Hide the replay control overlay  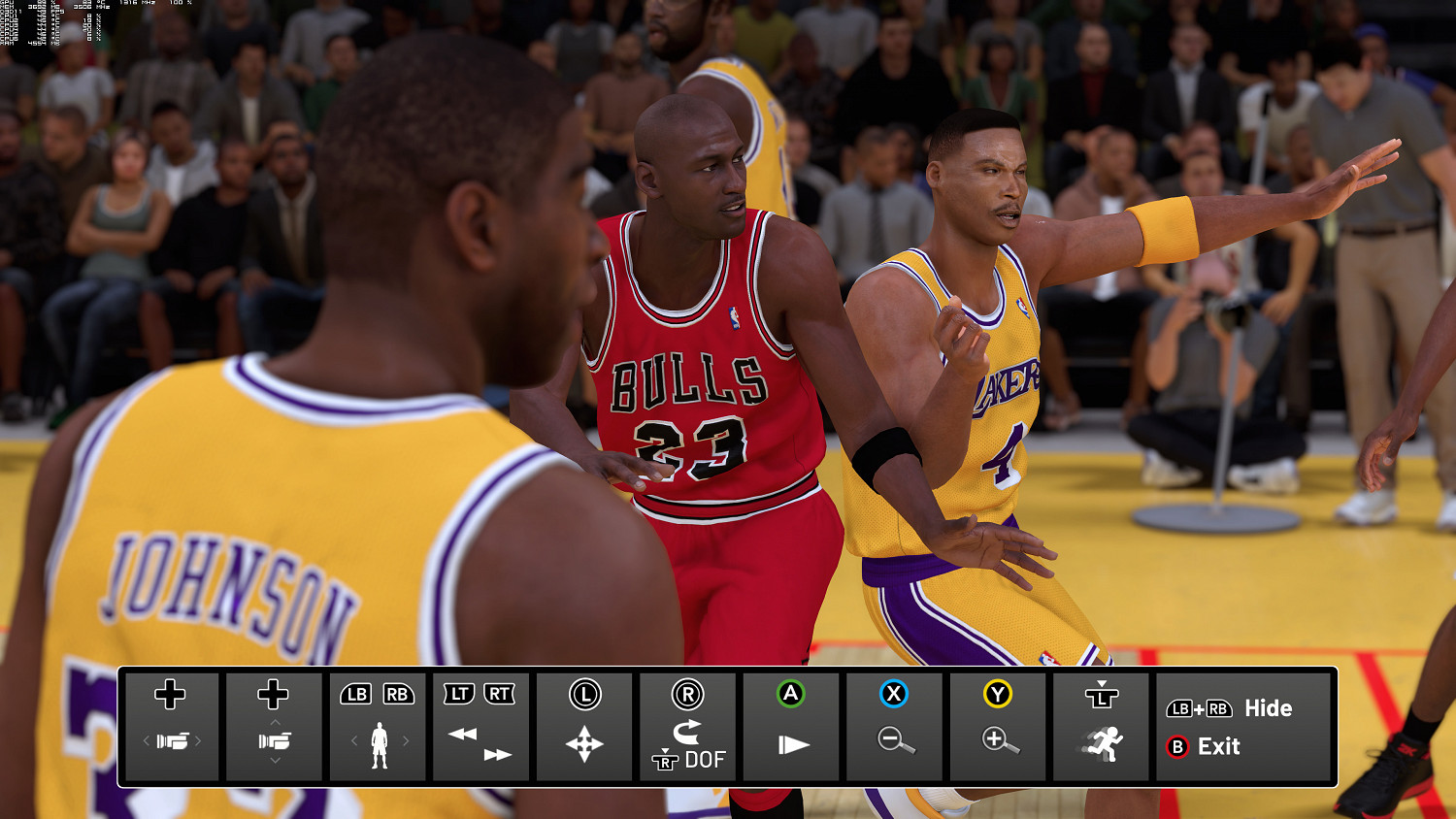pos(1233,708)
